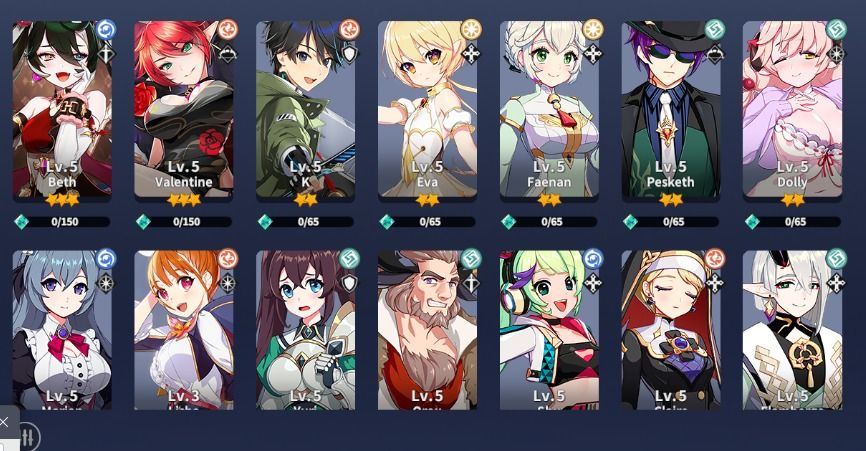Screen dimensions: 866x451
Task: Open Pesketh's character card
Action: point(671,110)
